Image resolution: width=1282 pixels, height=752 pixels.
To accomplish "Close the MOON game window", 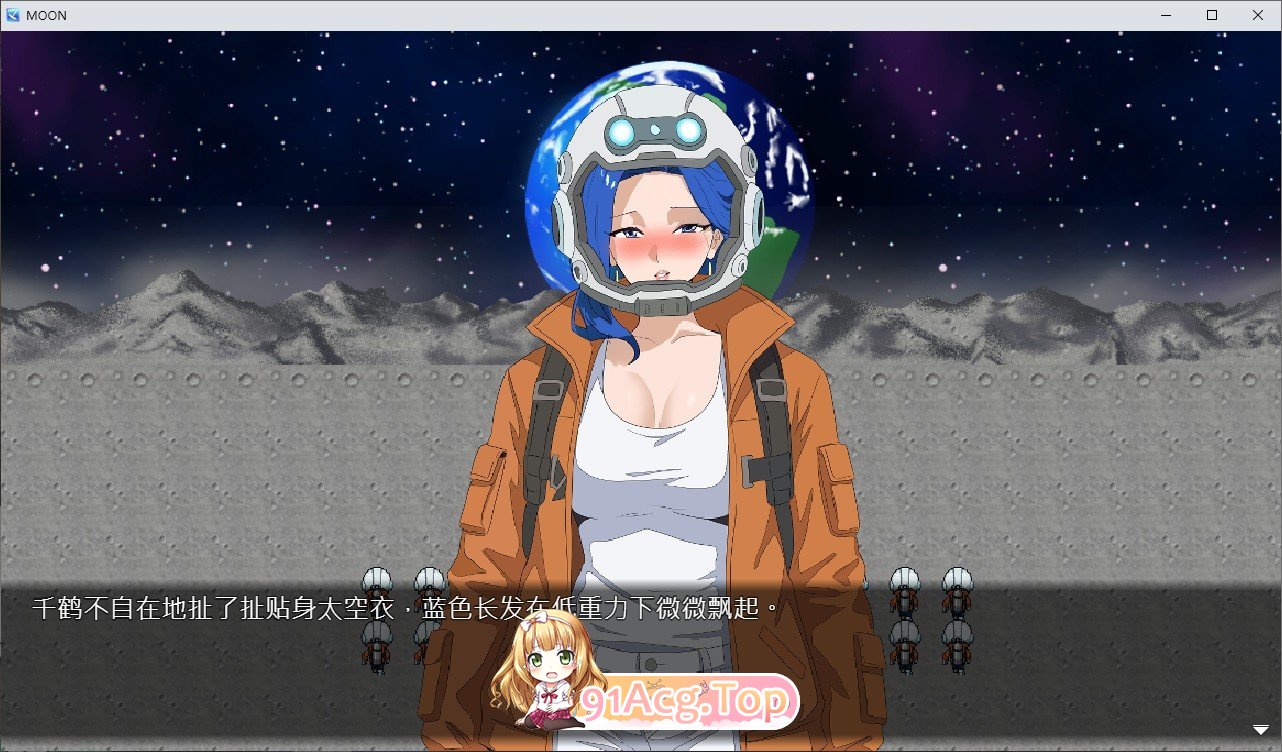I will click(x=1257, y=15).
